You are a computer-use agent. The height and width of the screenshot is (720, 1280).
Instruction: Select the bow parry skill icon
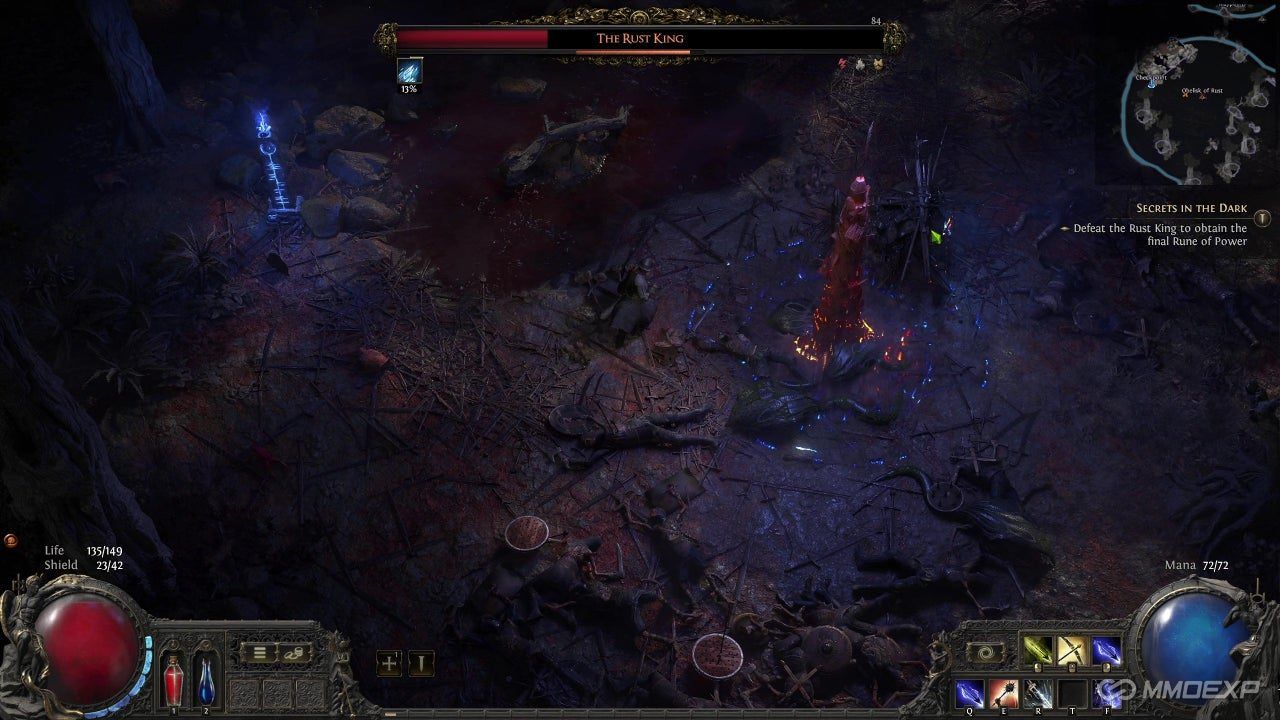click(x=1072, y=650)
